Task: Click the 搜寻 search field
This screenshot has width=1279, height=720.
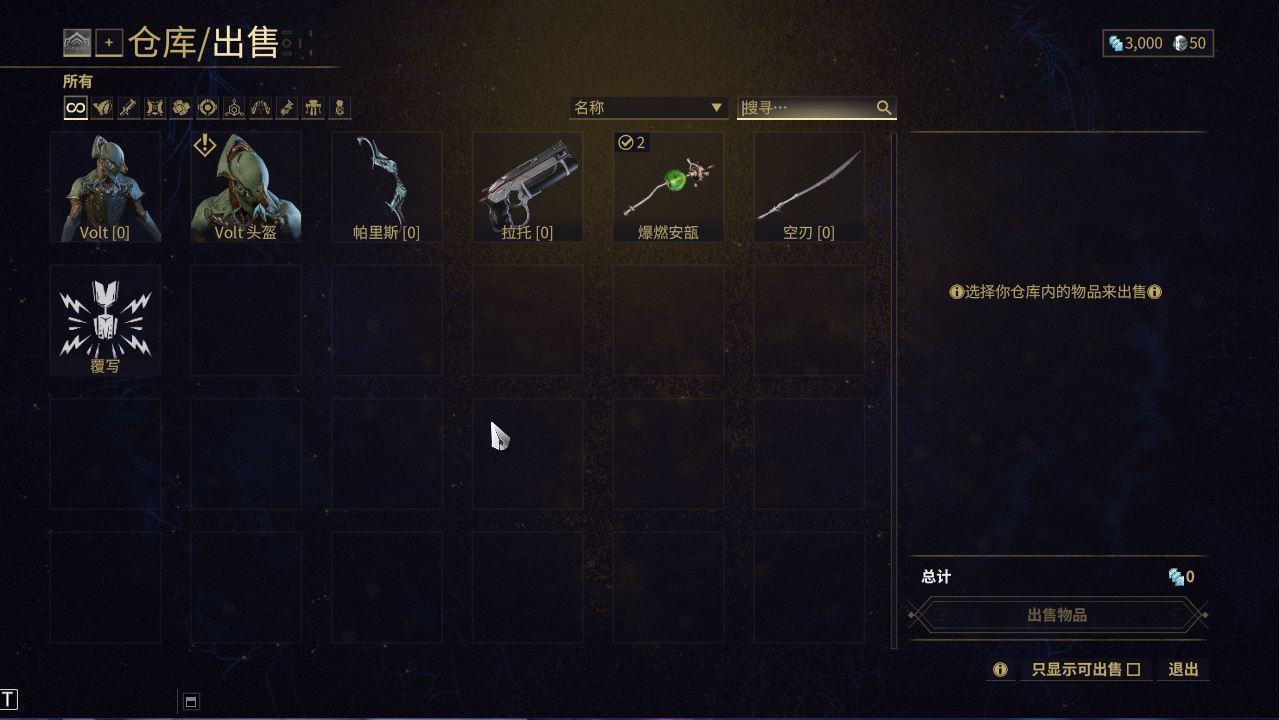Action: [x=806, y=108]
